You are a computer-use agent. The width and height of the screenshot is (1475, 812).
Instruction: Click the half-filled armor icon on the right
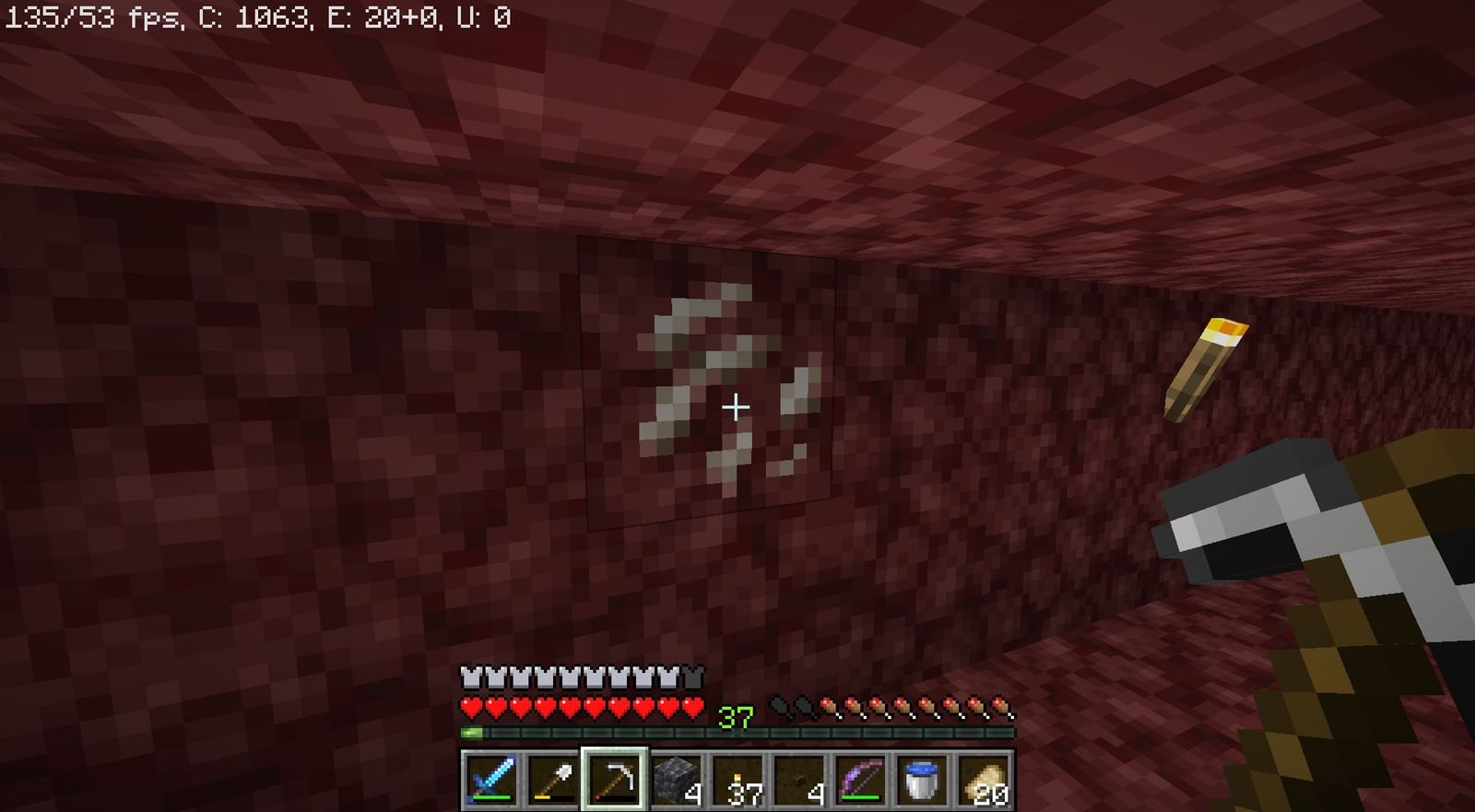(x=693, y=675)
